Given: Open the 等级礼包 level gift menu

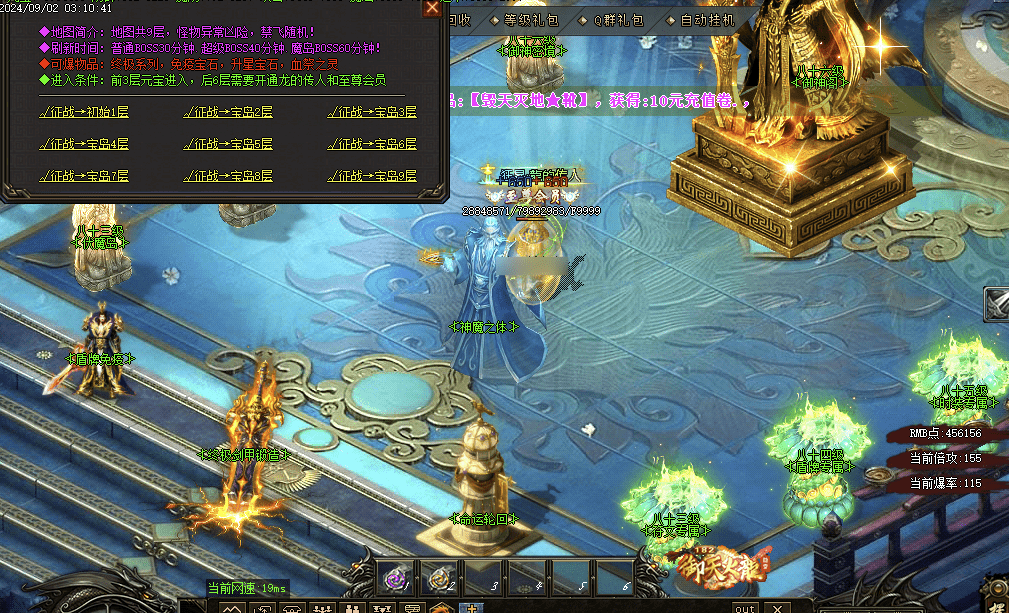Looking at the screenshot, I should pos(531,19).
